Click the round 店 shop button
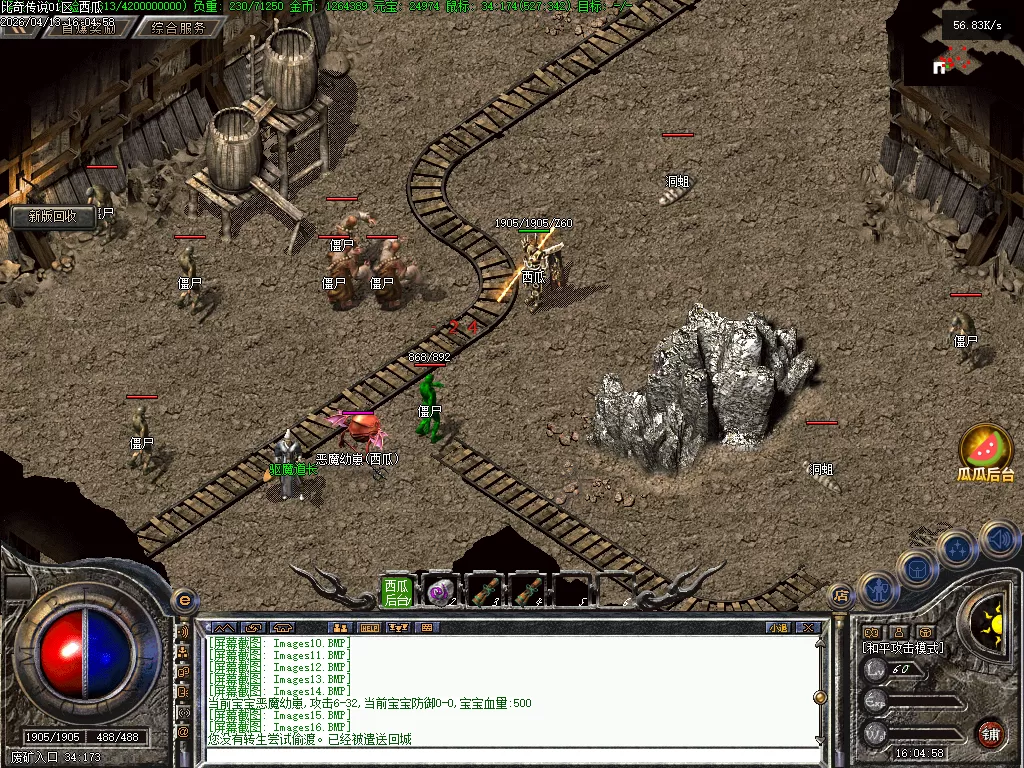Screen dimensions: 1024x768 point(841,597)
